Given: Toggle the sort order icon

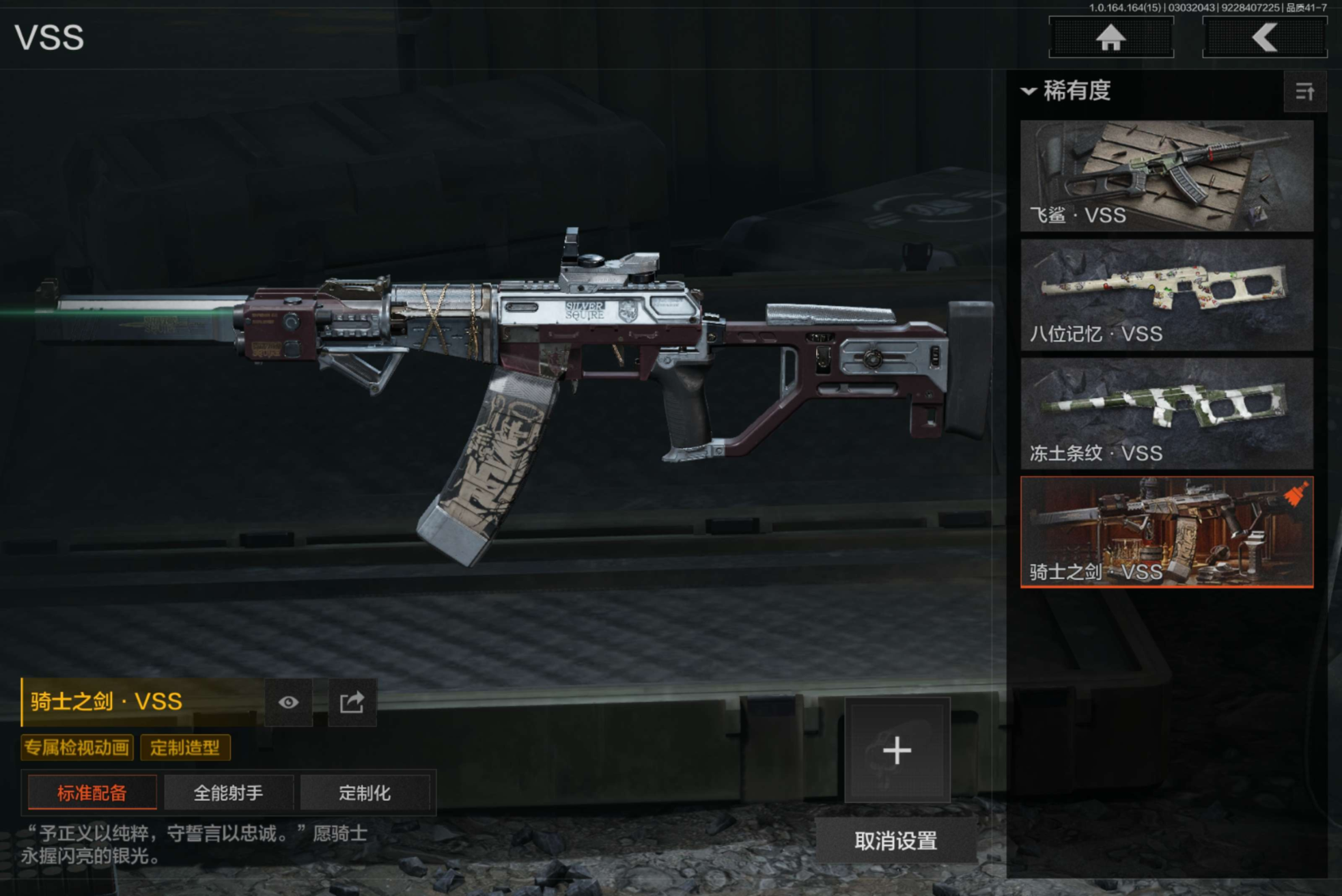Looking at the screenshot, I should (1304, 92).
